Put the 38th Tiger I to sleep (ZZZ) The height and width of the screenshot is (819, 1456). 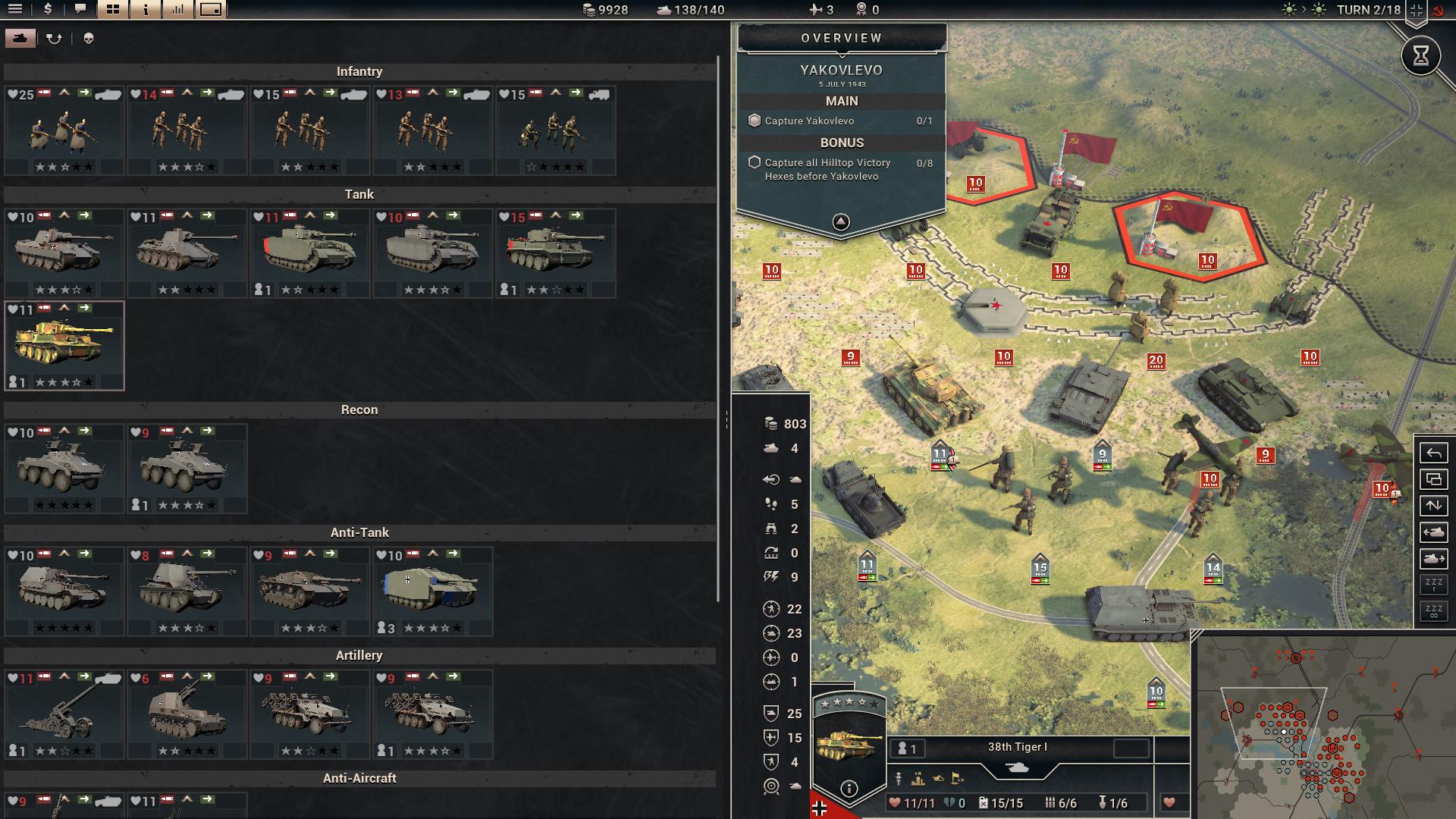pyautogui.click(x=1433, y=583)
